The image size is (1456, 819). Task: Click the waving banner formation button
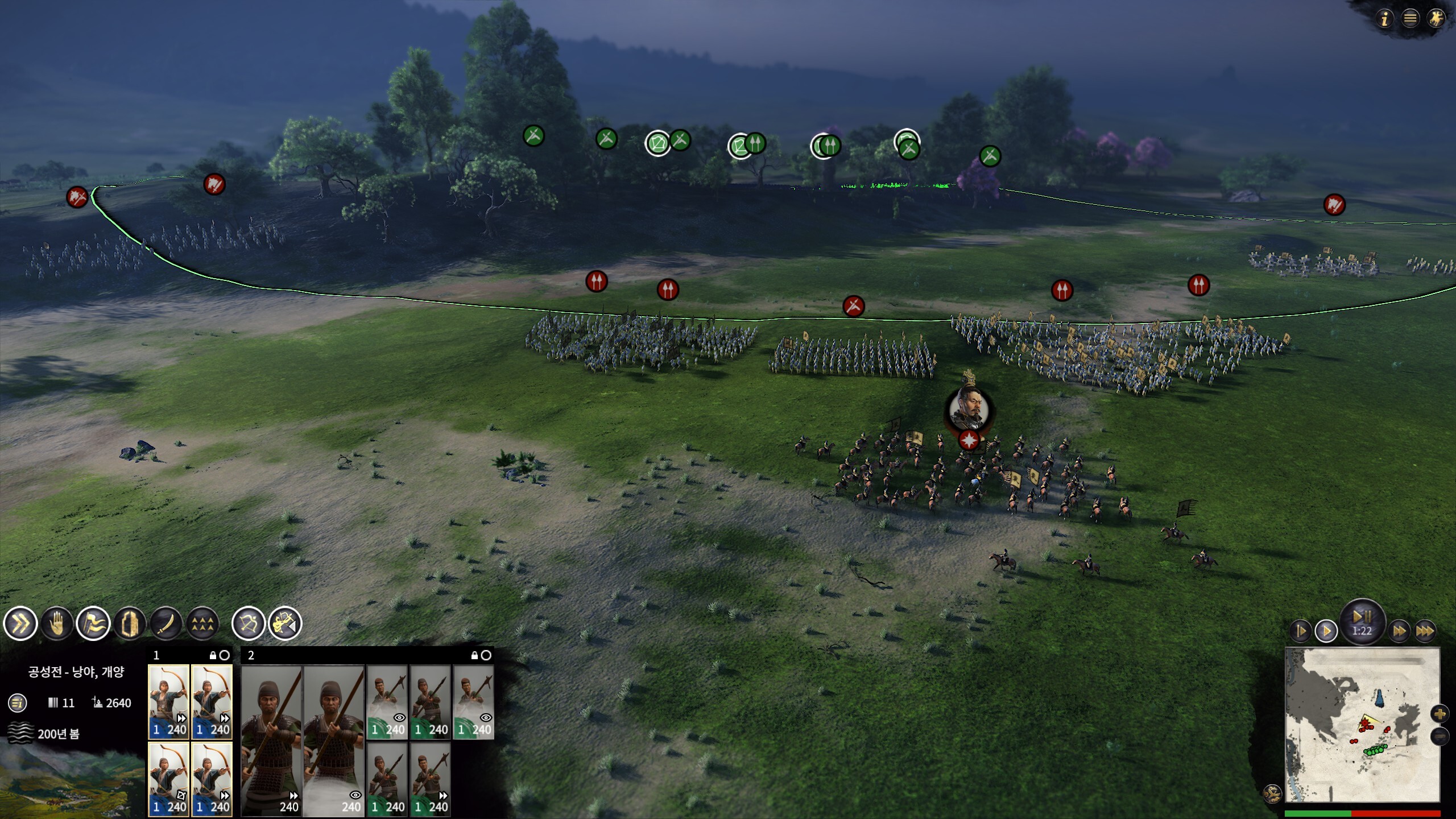tap(93, 624)
